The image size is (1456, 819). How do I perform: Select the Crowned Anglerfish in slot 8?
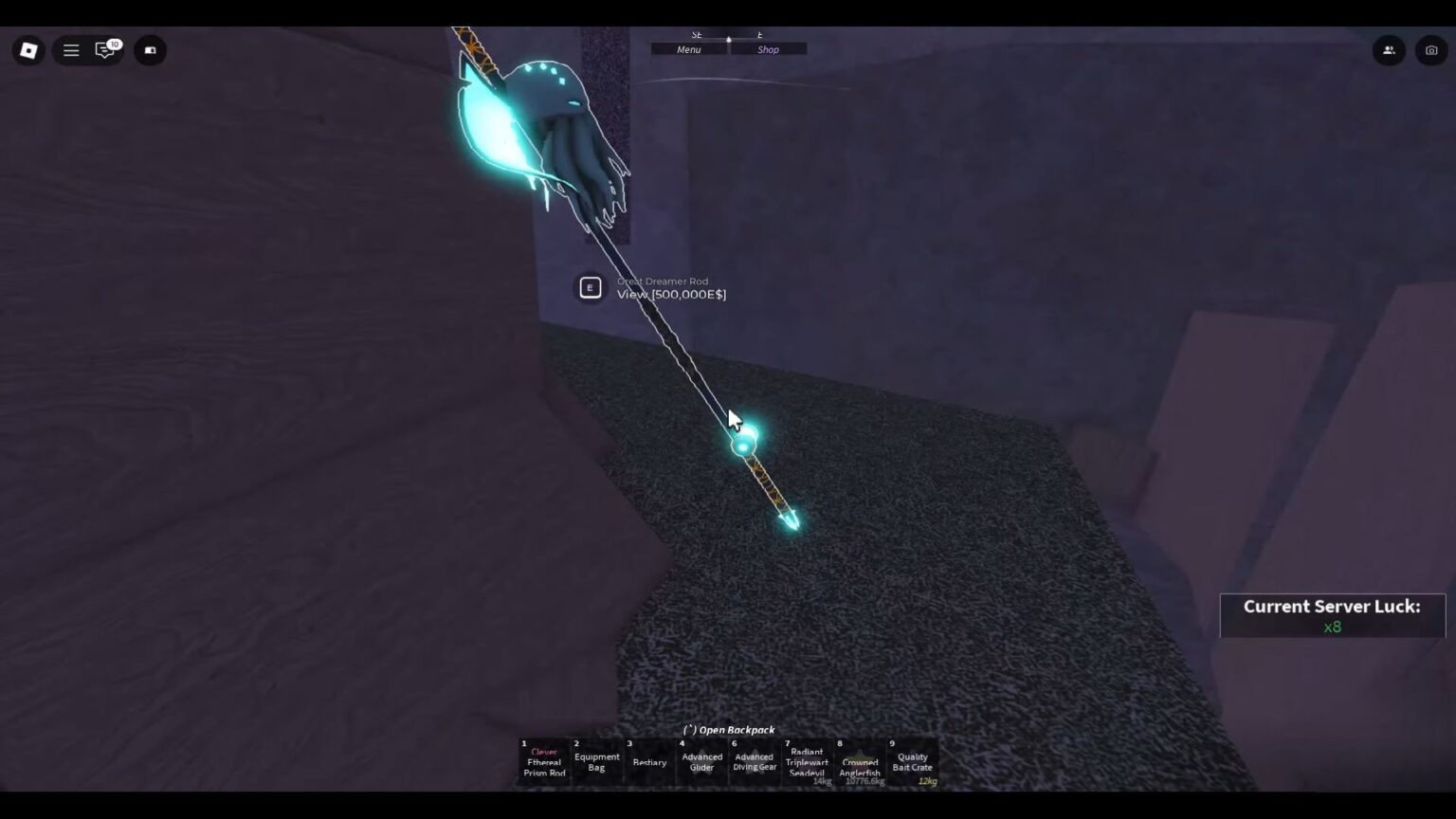(x=860, y=761)
